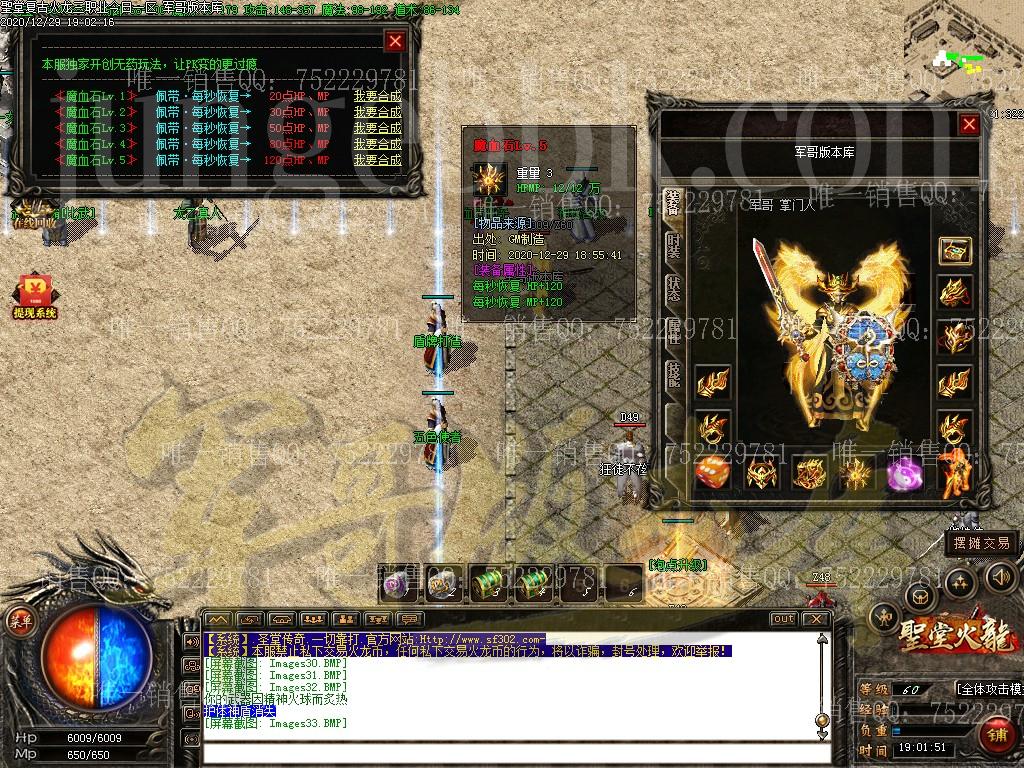Screen dimensions: 1024x768
Task: Close the blood stone synthesis dialog
Action: (395, 41)
